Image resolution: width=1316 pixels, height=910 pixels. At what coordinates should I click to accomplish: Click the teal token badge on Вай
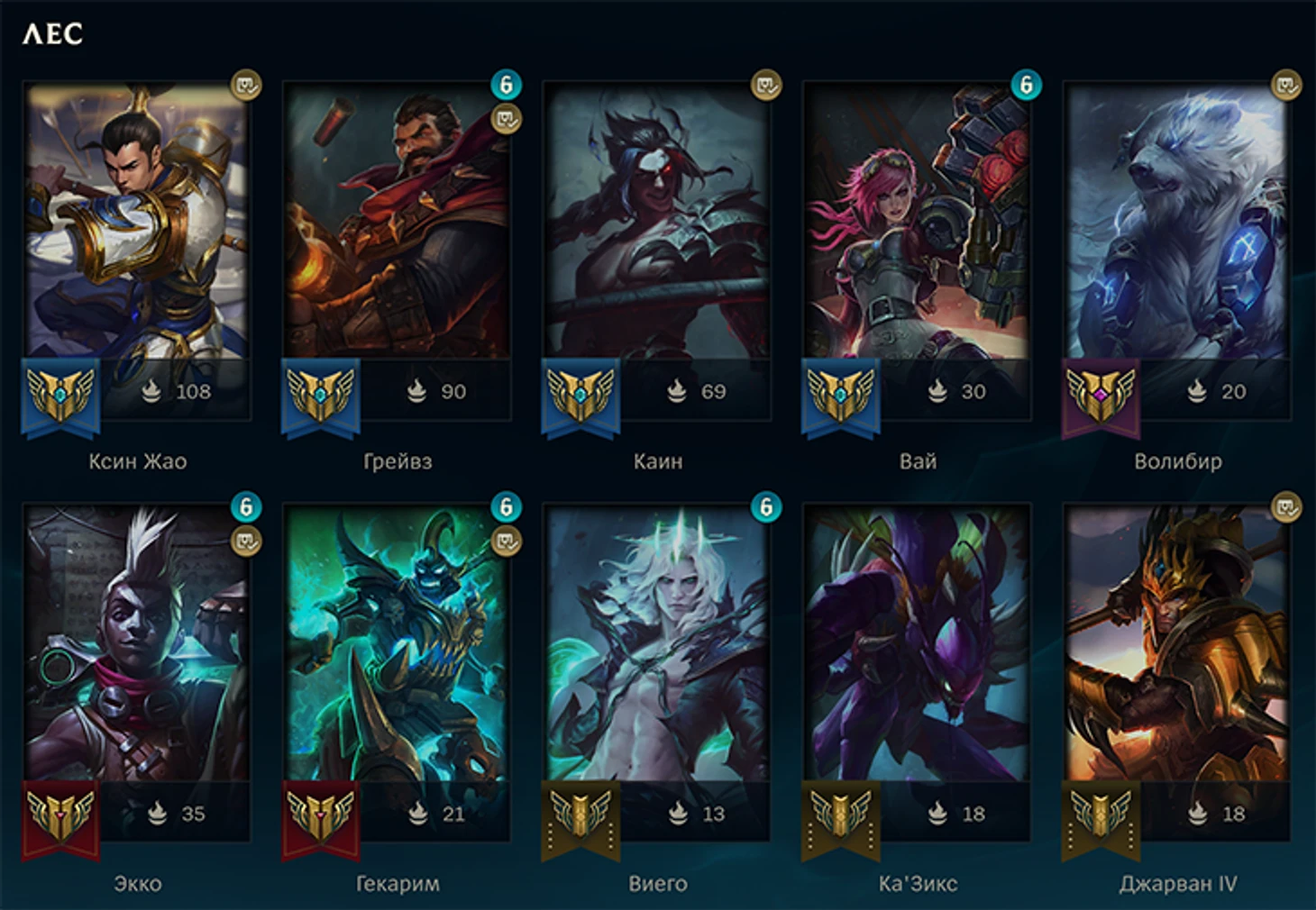pyautogui.click(x=1026, y=86)
